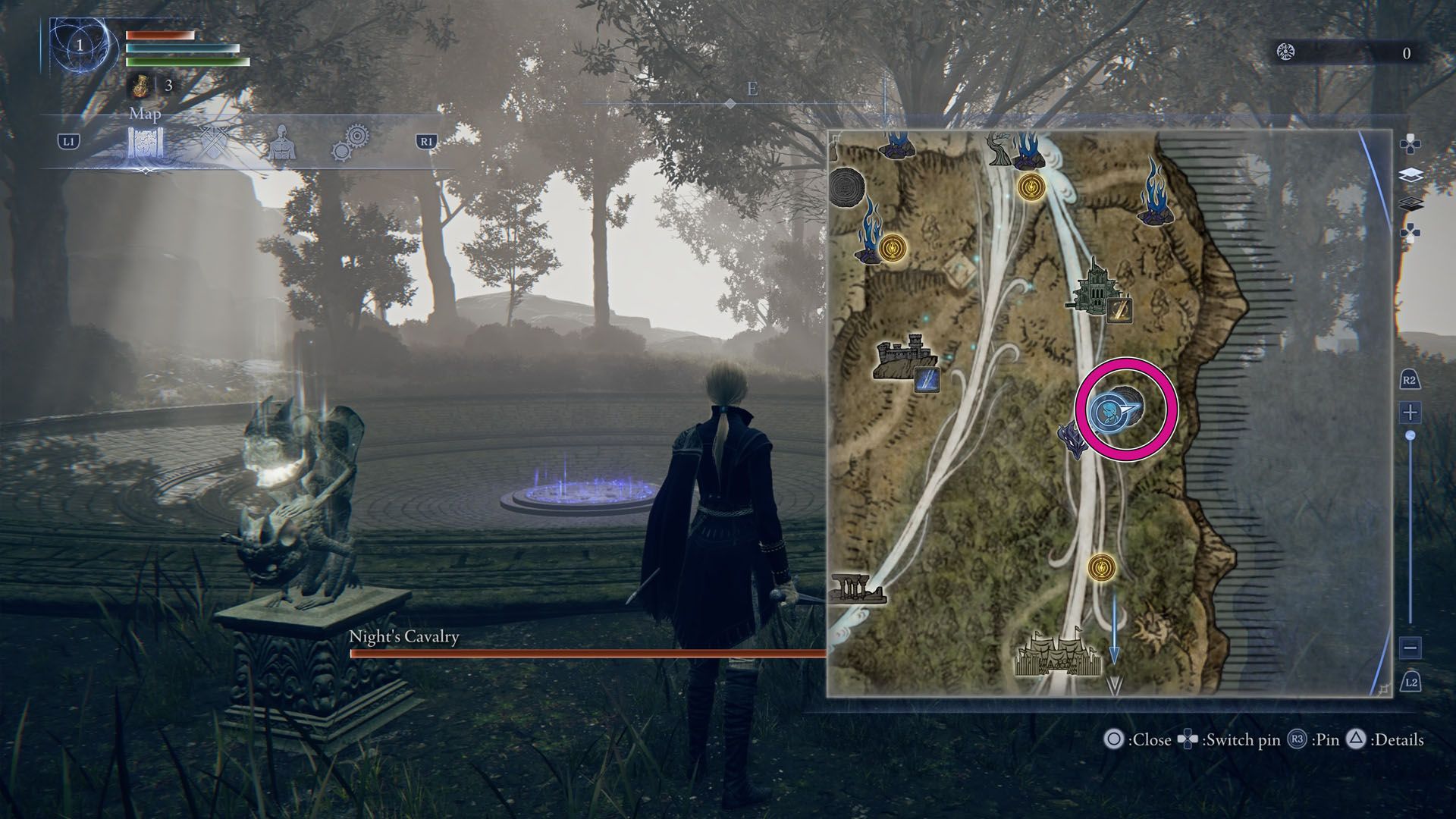Select the site of grace icon near the top roads

(x=1031, y=185)
